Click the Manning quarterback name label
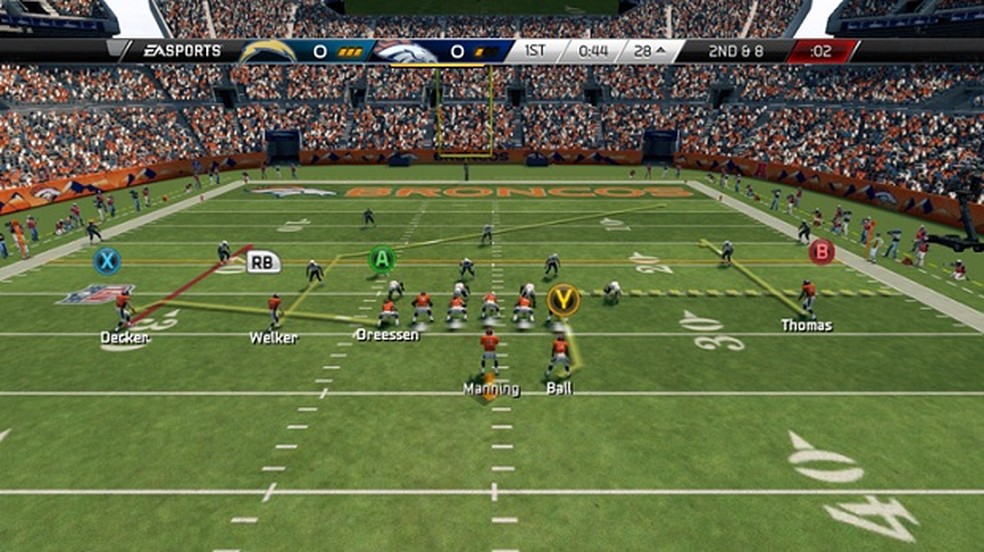Image resolution: width=984 pixels, height=552 pixels. [x=491, y=389]
